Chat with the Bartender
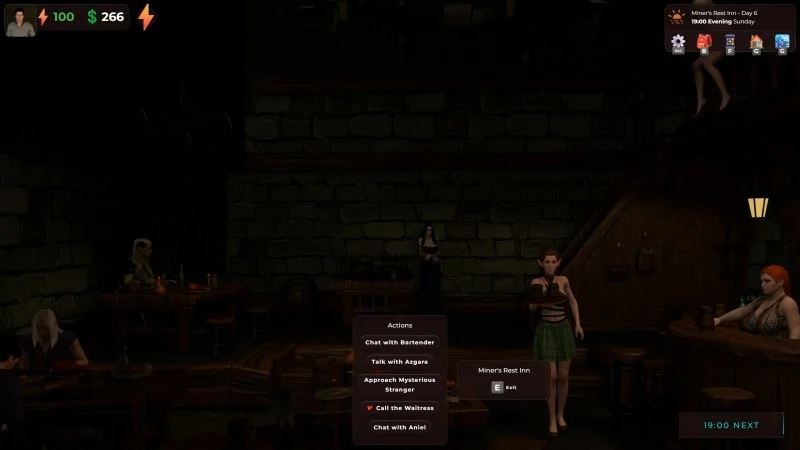The image size is (800, 450). click(399, 342)
